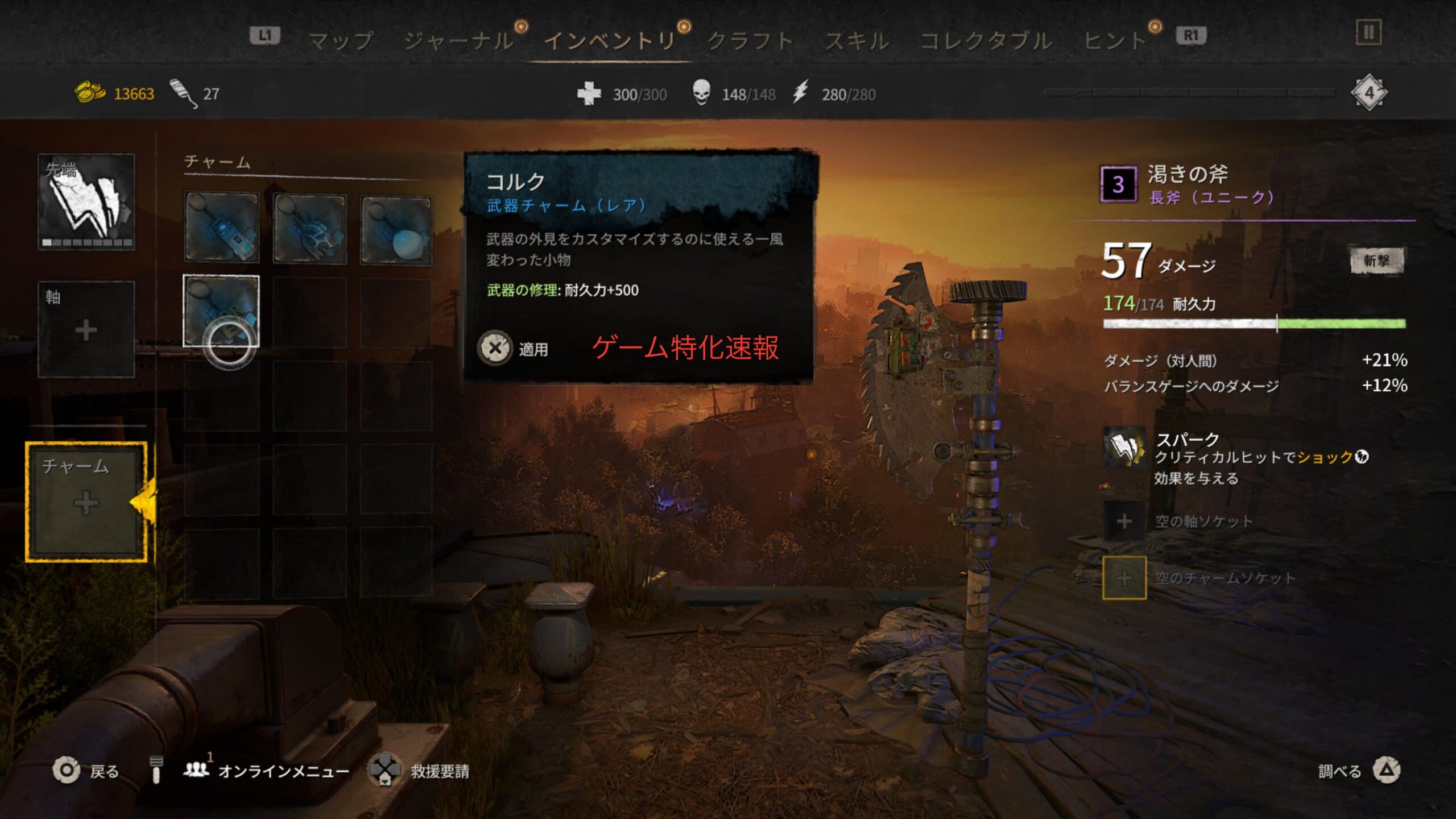Switch to the ヒント tab
Image resolution: width=1456 pixels, height=819 pixels.
(1115, 40)
